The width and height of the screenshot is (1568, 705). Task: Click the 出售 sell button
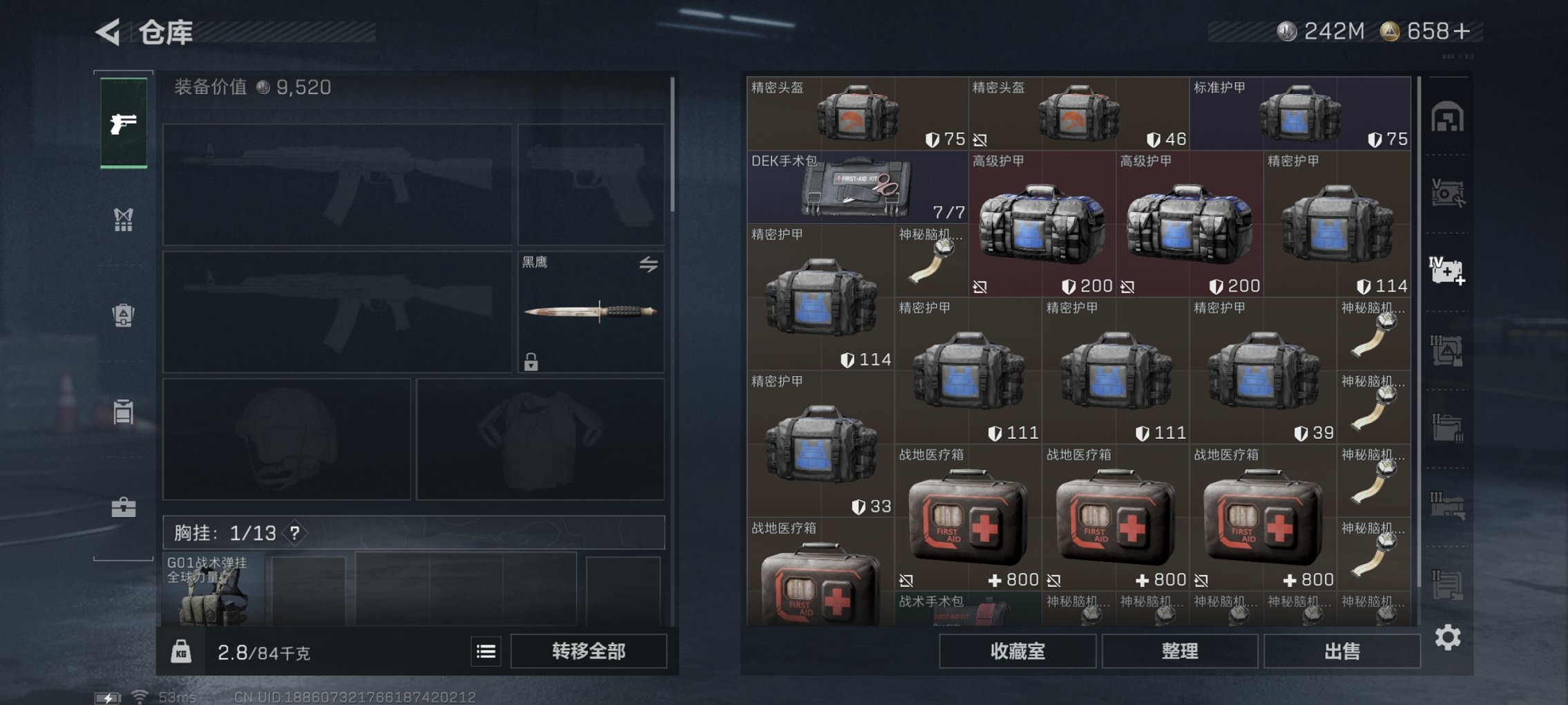point(1341,650)
